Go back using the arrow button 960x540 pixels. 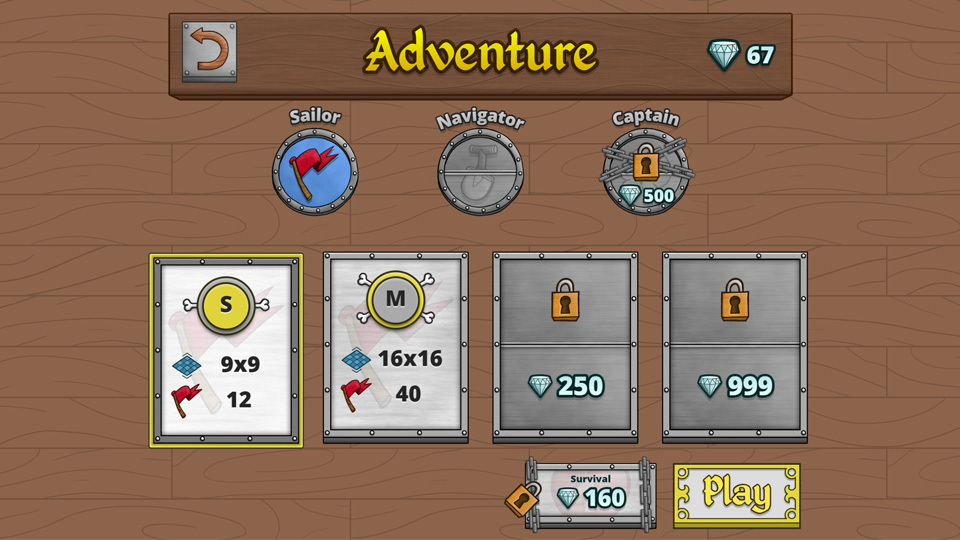tap(209, 51)
